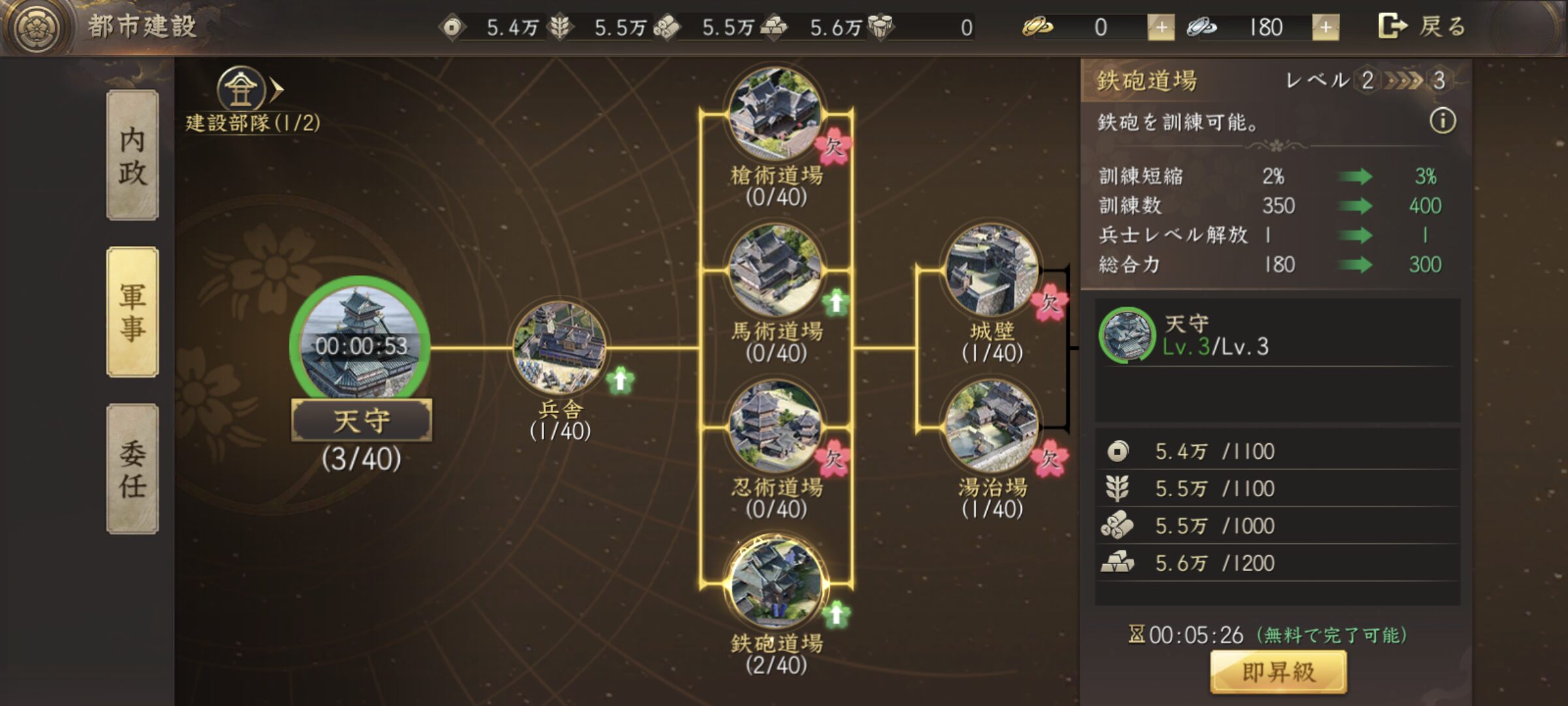Go back with the 戻る button
Viewport: 1568px width, 706px height.
(1423, 27)
